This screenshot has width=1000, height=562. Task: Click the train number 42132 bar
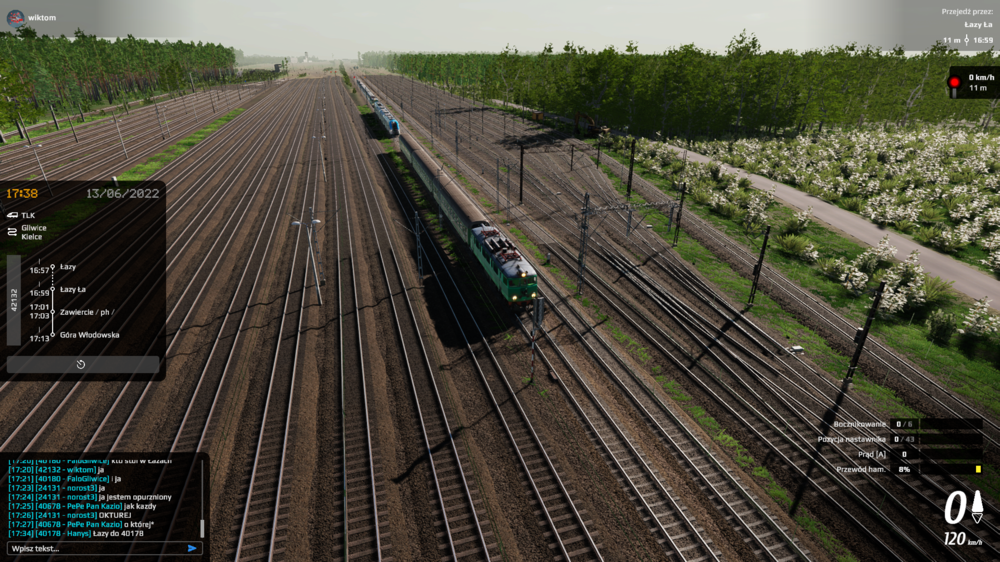click(x=14, y=300)
